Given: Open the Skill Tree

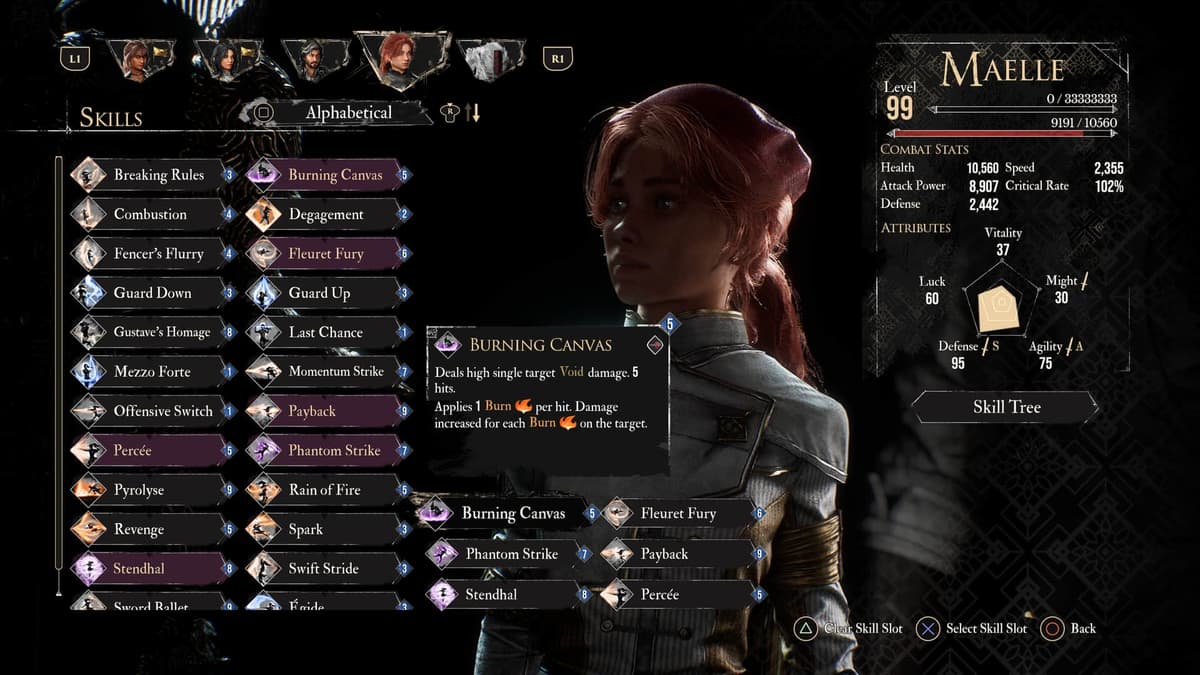Looking at the screenshot, I should (1006, 407).
